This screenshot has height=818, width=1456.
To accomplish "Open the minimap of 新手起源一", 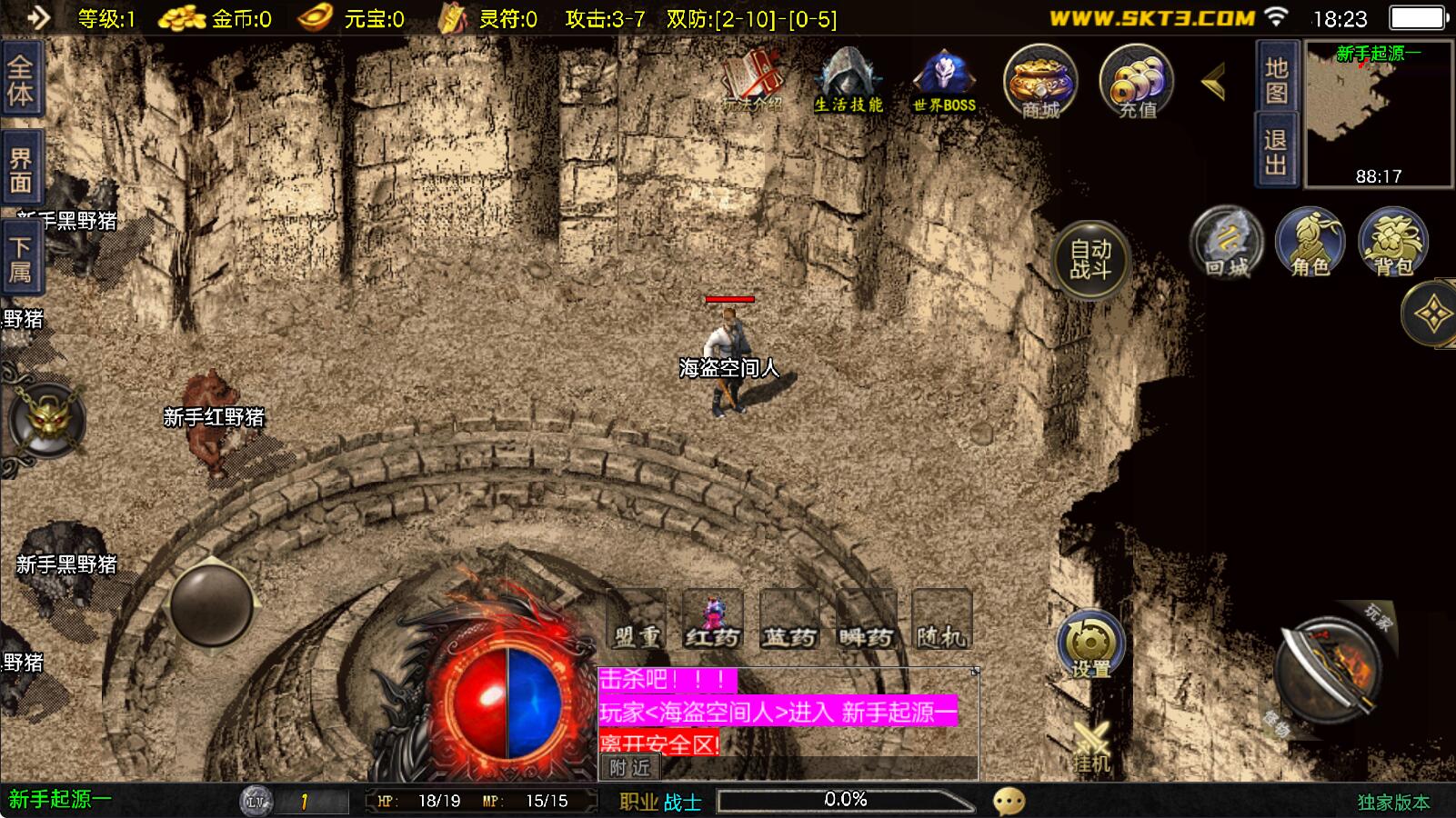I will (1379, 115).
